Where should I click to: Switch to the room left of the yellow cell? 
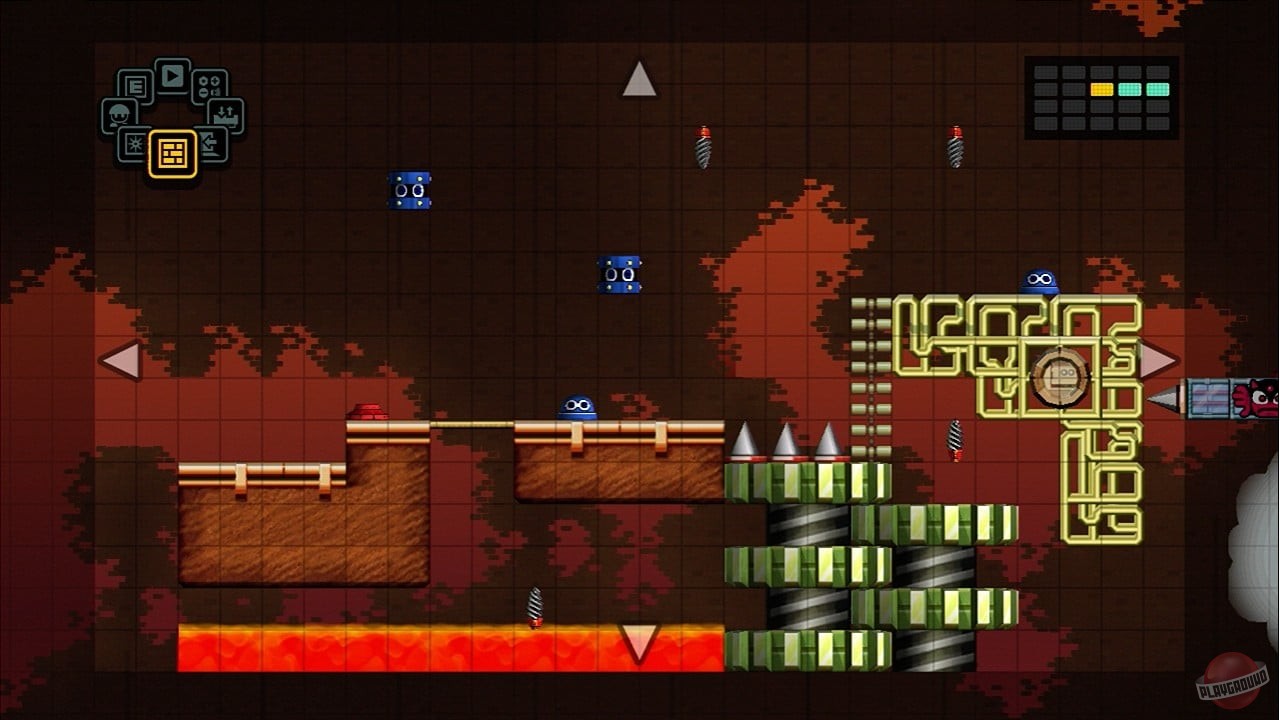tap(1074, 89)
